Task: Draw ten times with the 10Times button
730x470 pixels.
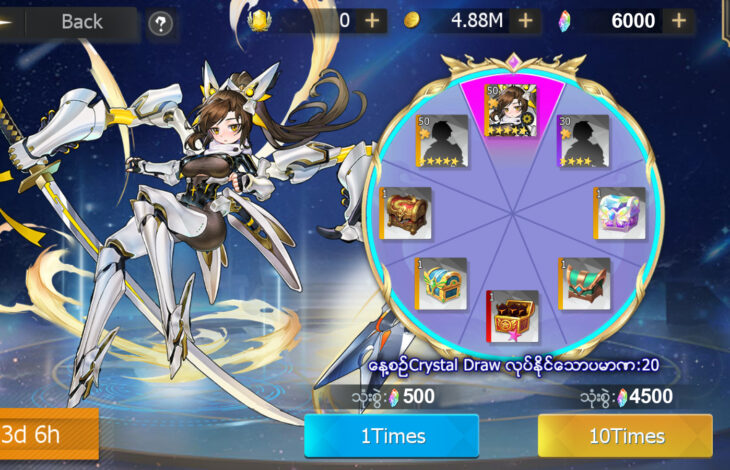Action: [x=625, y=436]
